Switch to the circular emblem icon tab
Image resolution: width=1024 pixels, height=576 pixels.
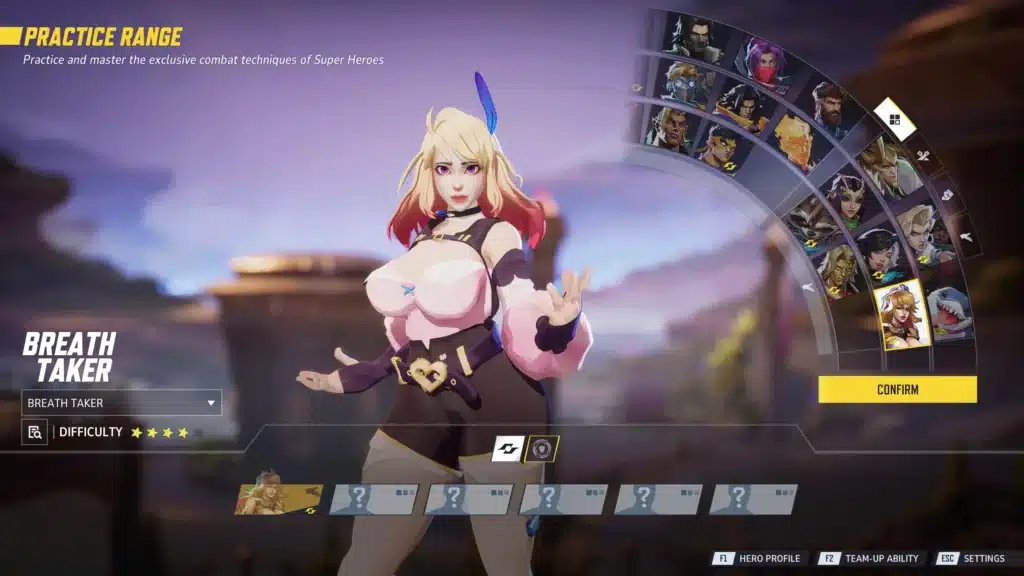pyautogui.click(x=542, y=449)
